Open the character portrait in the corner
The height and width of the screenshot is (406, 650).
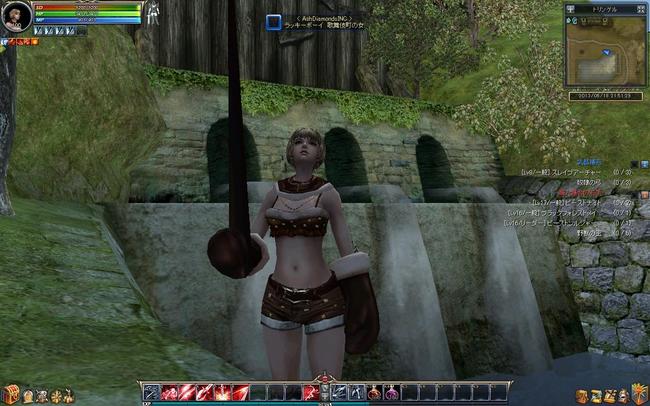(x=16, y=19)
